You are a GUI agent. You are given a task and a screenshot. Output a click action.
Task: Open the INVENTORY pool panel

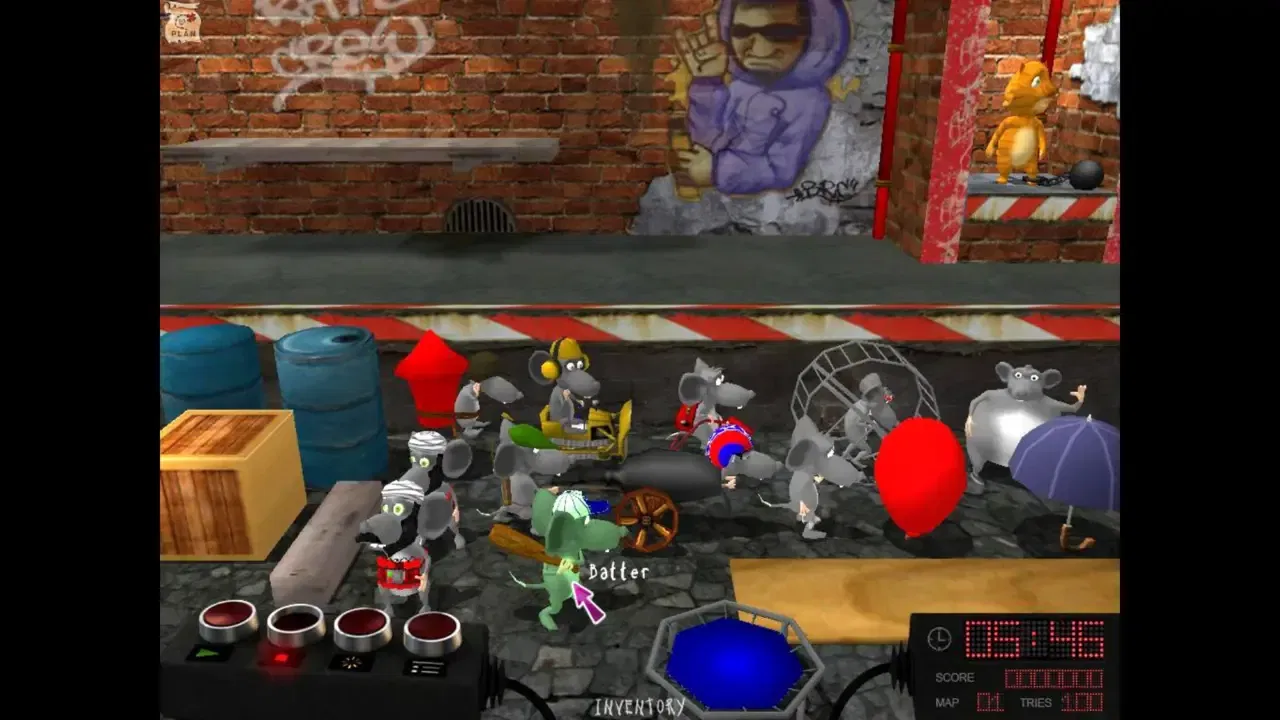[640, 703]
